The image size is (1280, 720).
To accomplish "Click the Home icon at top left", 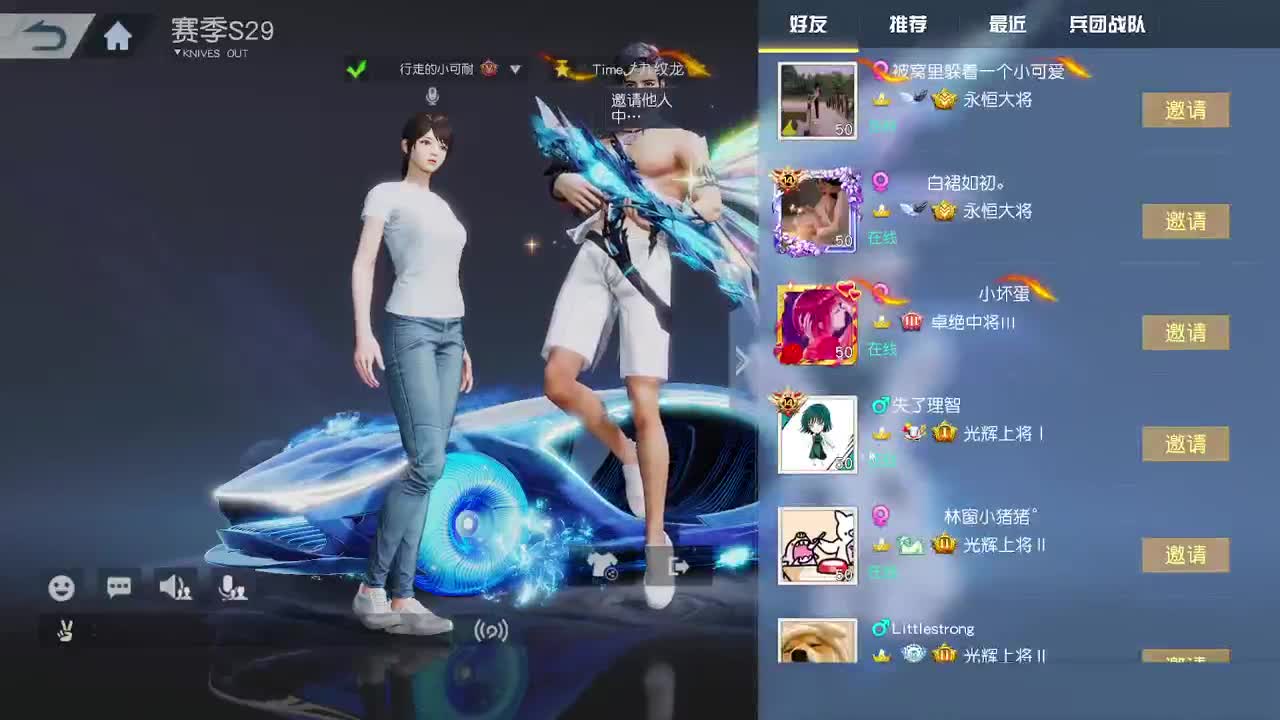I will point(117,35).
